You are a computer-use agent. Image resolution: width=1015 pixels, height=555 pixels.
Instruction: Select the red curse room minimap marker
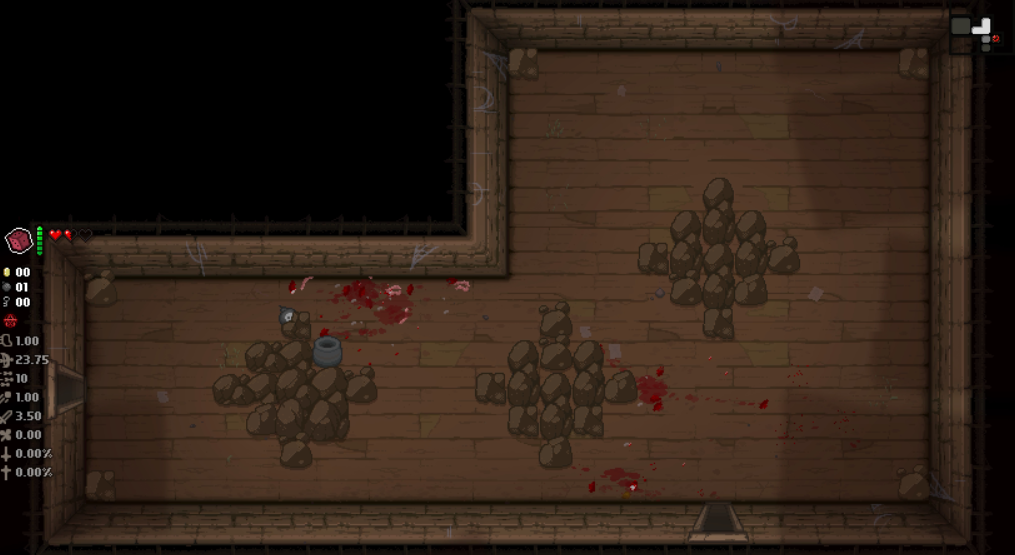click(995, 38)
